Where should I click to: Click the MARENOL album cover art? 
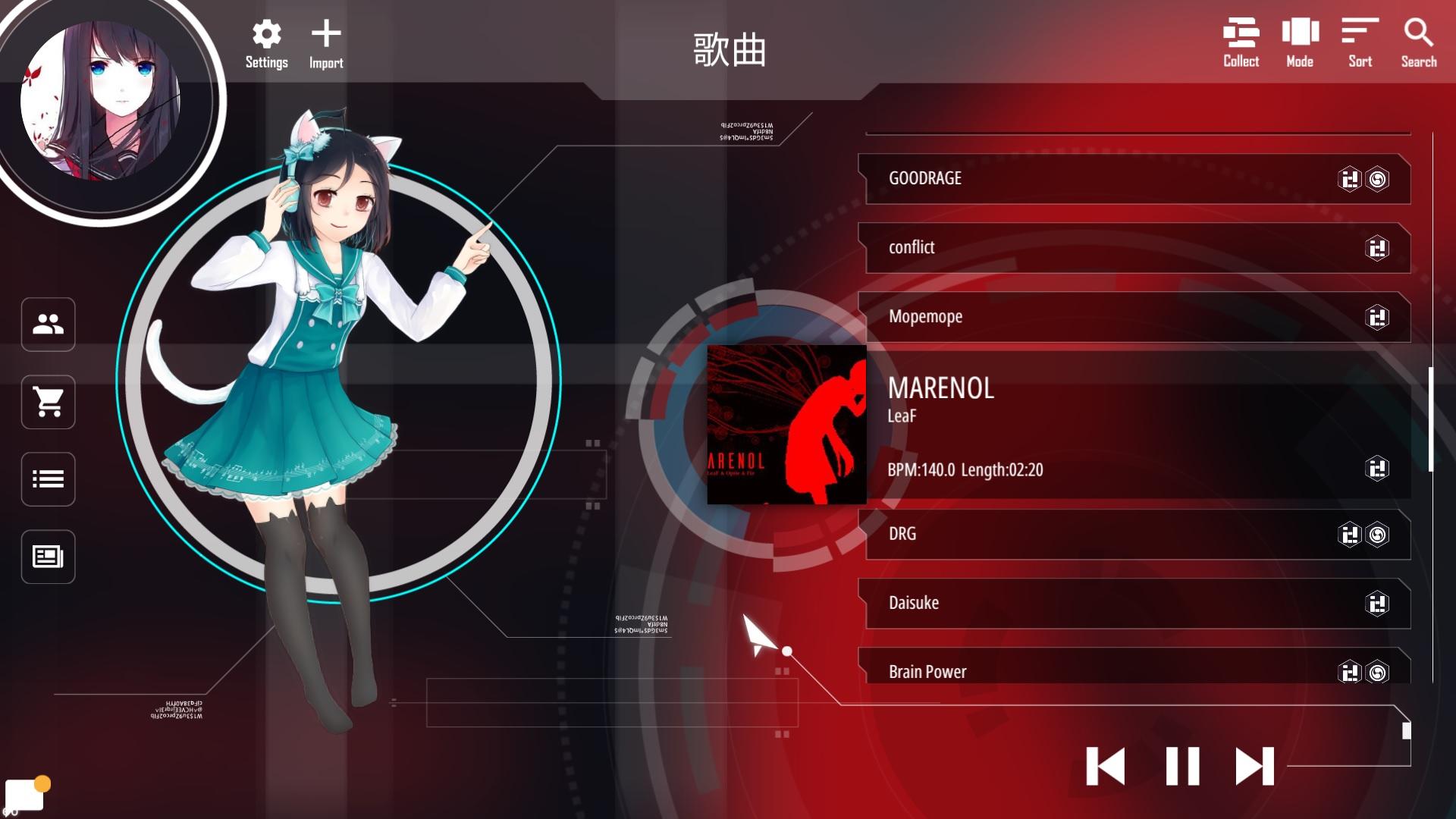click(786, 425)
